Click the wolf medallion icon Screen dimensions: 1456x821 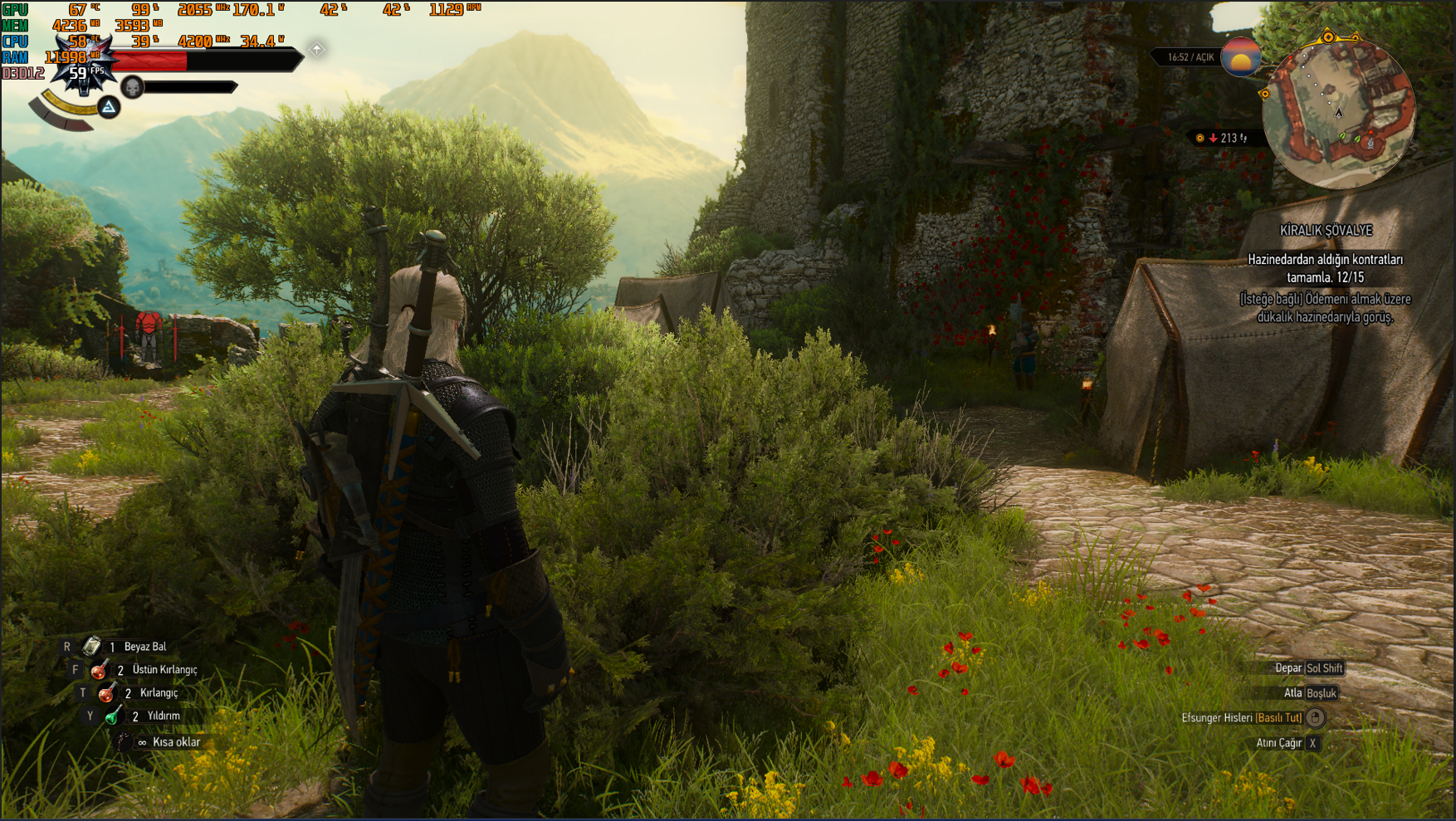(x=81, y=68)
